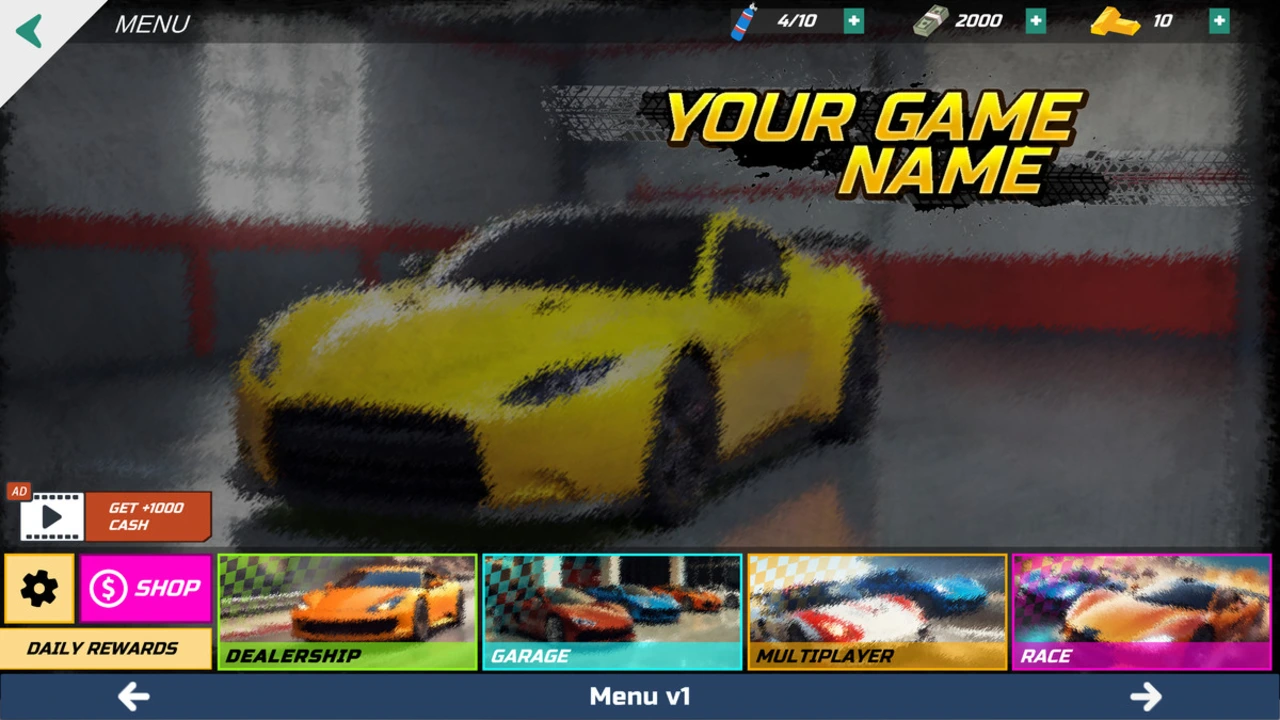Image resolution: width=1280 pixels, height=720 pixels.
Task: Open the pink Shop button
Action: click(x=146, y=589)
